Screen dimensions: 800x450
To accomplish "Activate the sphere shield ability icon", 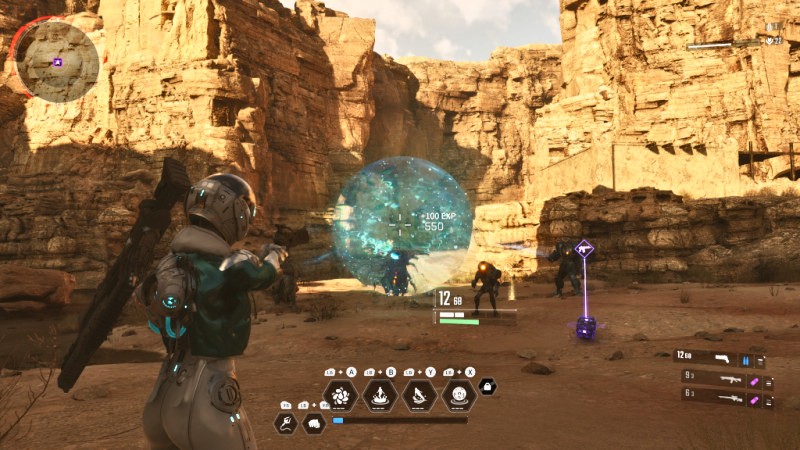I will pyautogui.click(x=459, y=394).
